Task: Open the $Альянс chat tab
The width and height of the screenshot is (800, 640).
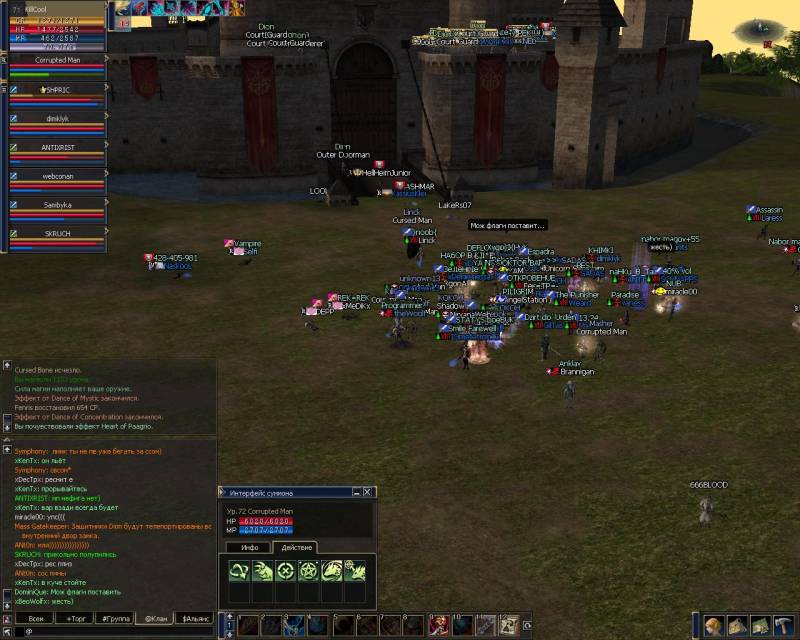Action: pyautogui.click(x=196, y=619)
